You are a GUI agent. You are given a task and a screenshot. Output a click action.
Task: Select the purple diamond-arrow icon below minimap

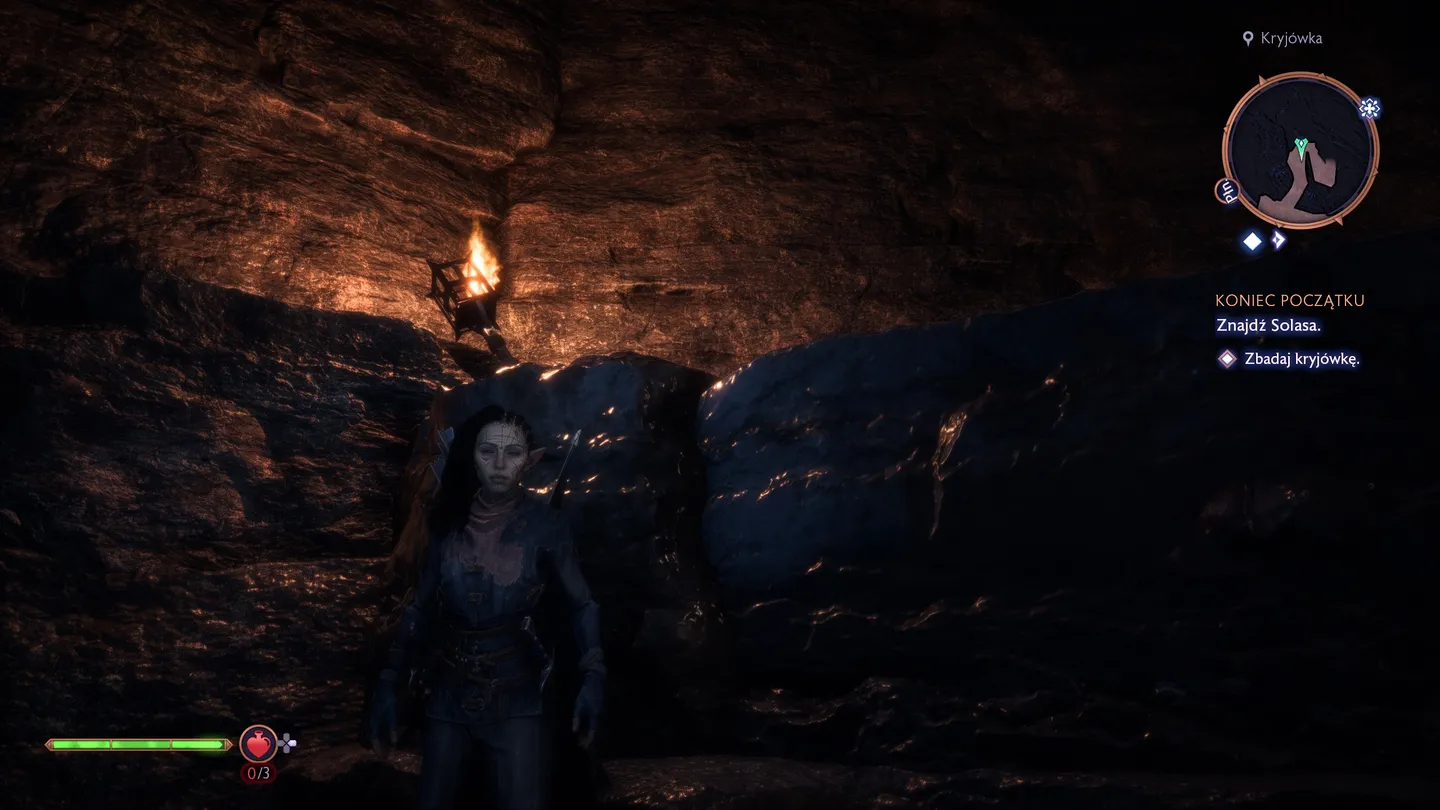[1278, 241]
